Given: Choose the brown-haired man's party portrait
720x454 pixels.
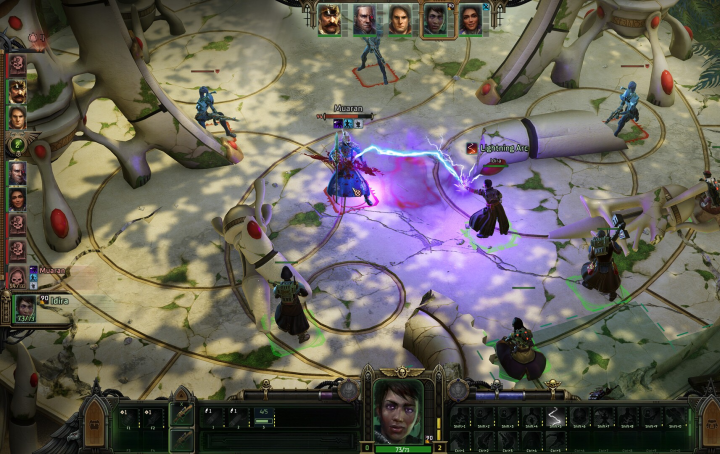Looking at the screenshot, I should (x=400, y=20).
